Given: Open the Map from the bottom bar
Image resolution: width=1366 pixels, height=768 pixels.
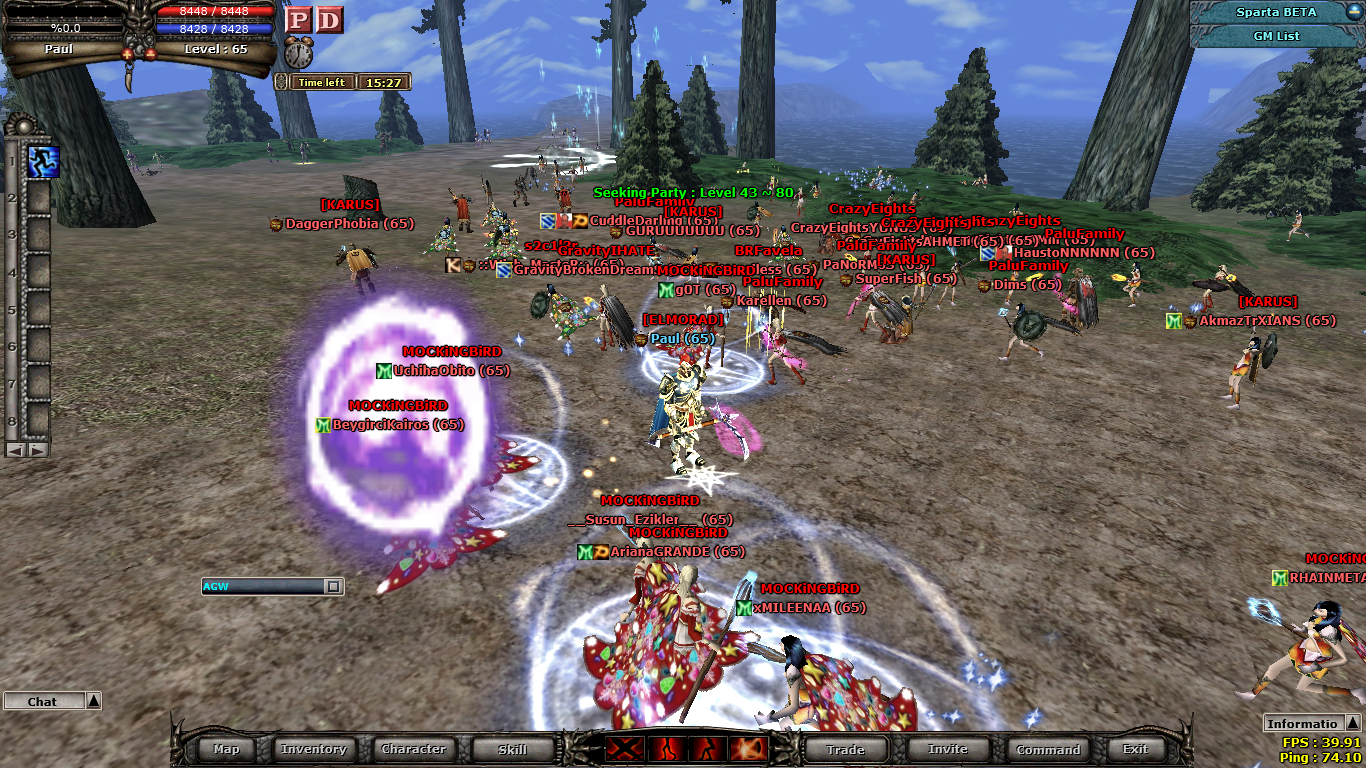Looking at the screenshot, I should 226,749.
